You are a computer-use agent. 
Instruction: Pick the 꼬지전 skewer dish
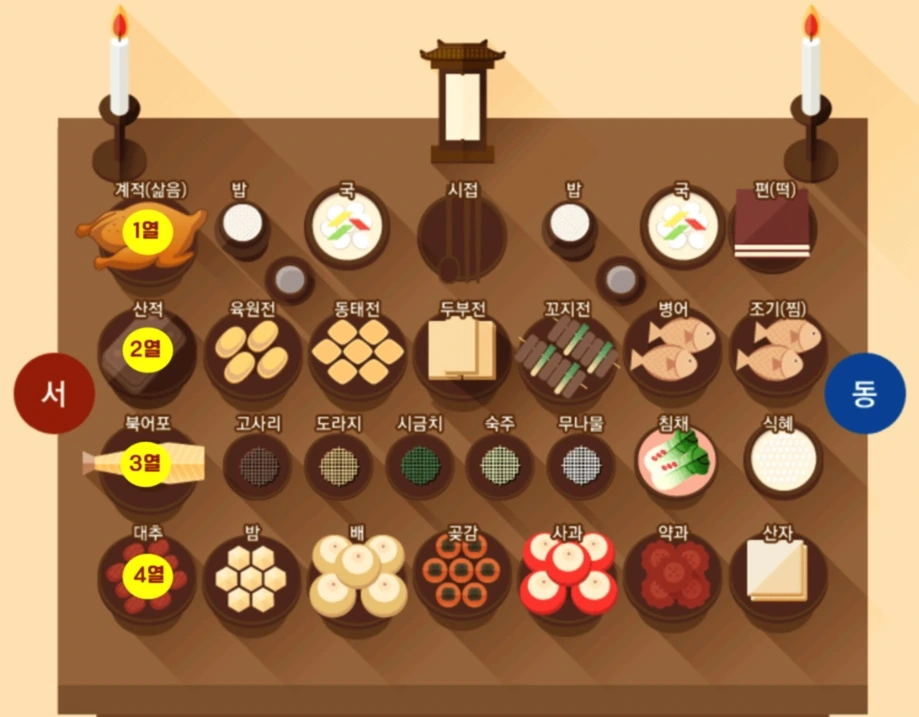567,354
